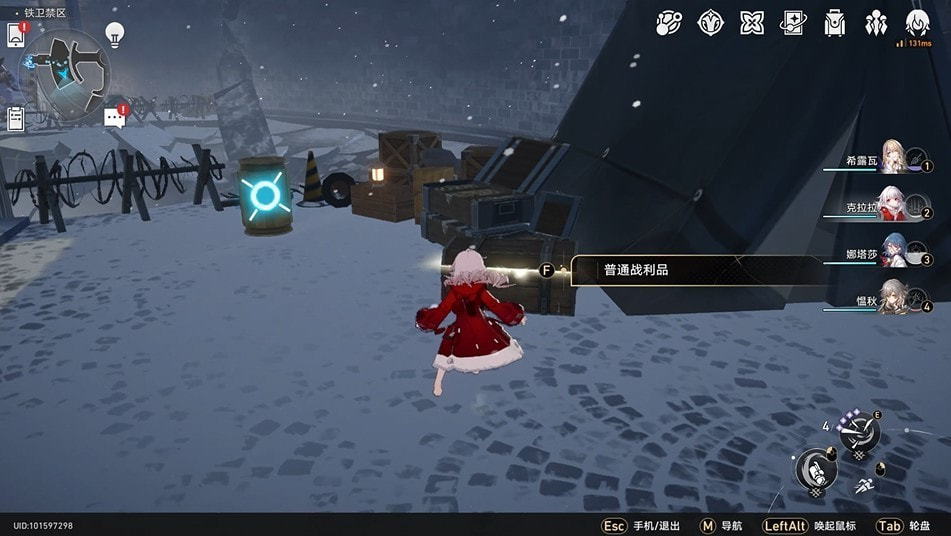The width and height of the screenshot is (951, 536).
Task: Open the four-petal flower icon menu
Action: point(752,22)
